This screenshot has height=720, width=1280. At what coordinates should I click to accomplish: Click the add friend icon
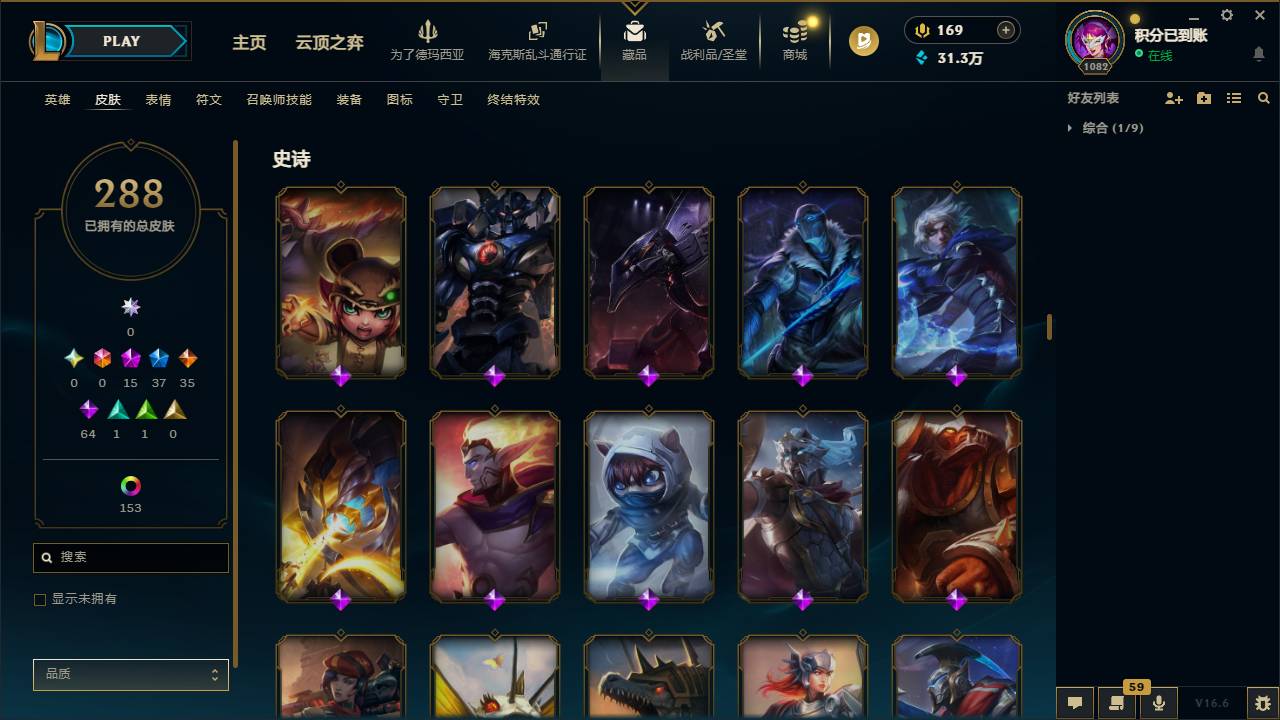(x=1176, y=98)
